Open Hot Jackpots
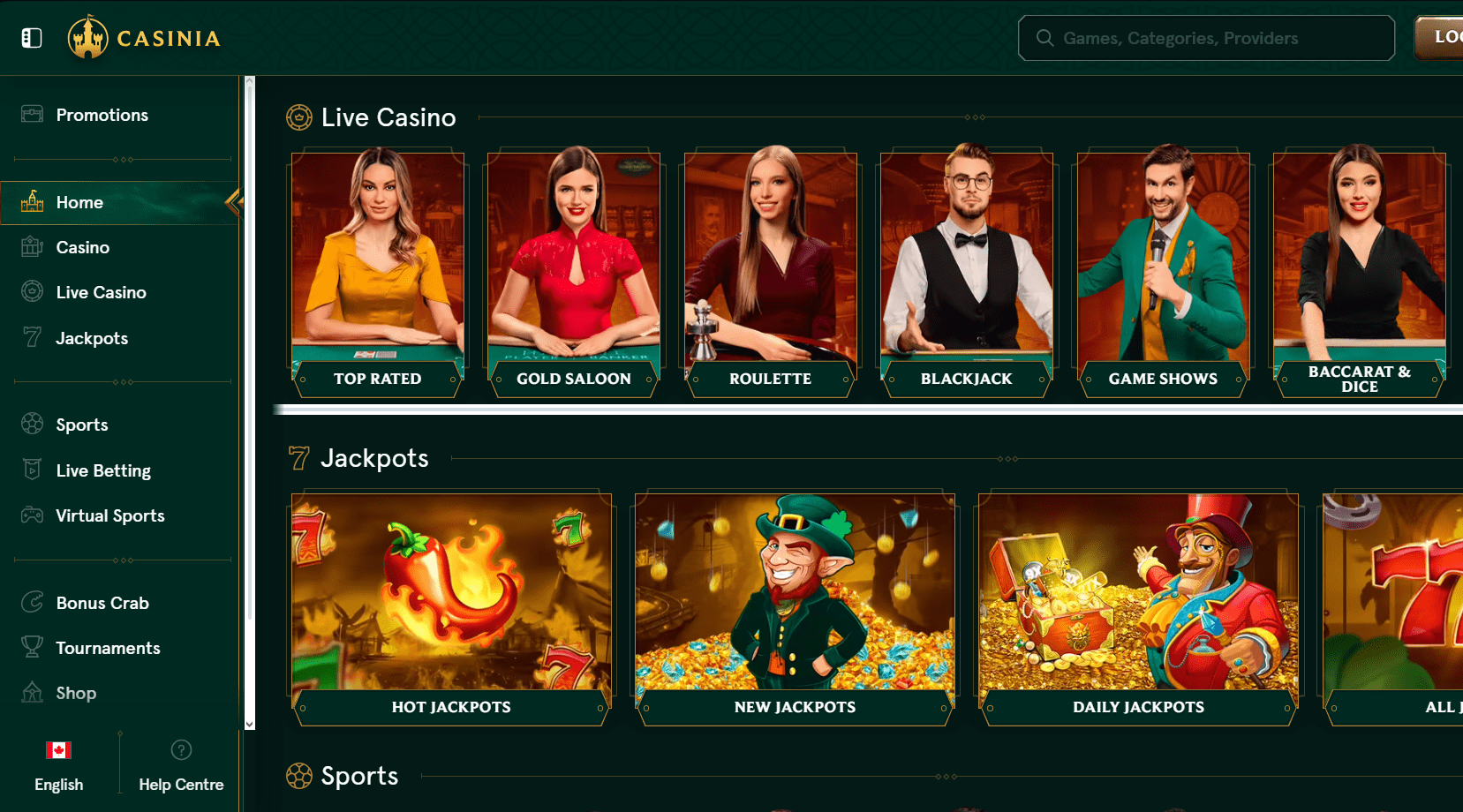The width and height of the screenshot is (1463, 812). point(451,609)
